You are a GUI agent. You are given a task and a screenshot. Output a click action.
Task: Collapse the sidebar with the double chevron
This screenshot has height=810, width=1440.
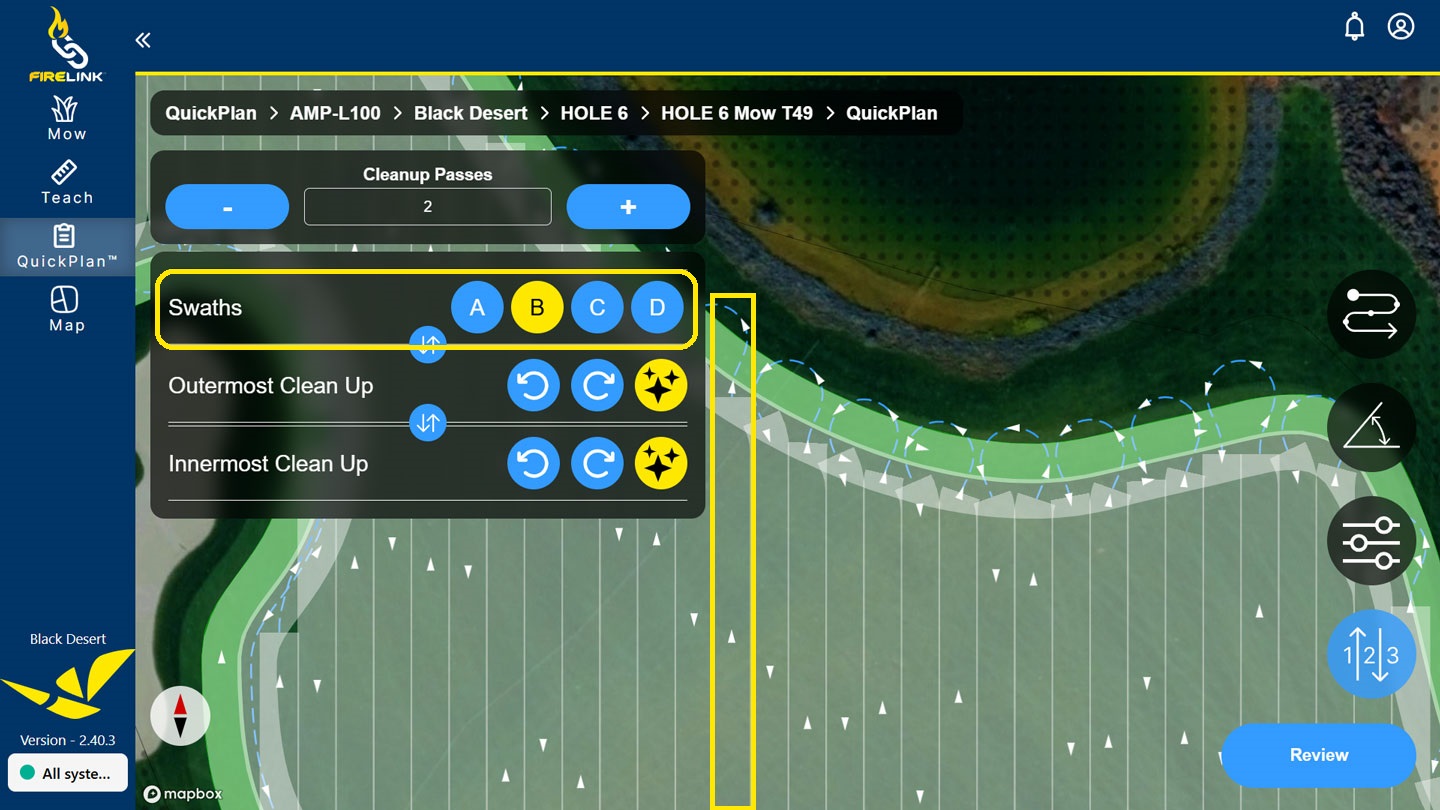(x=143, y=40)
